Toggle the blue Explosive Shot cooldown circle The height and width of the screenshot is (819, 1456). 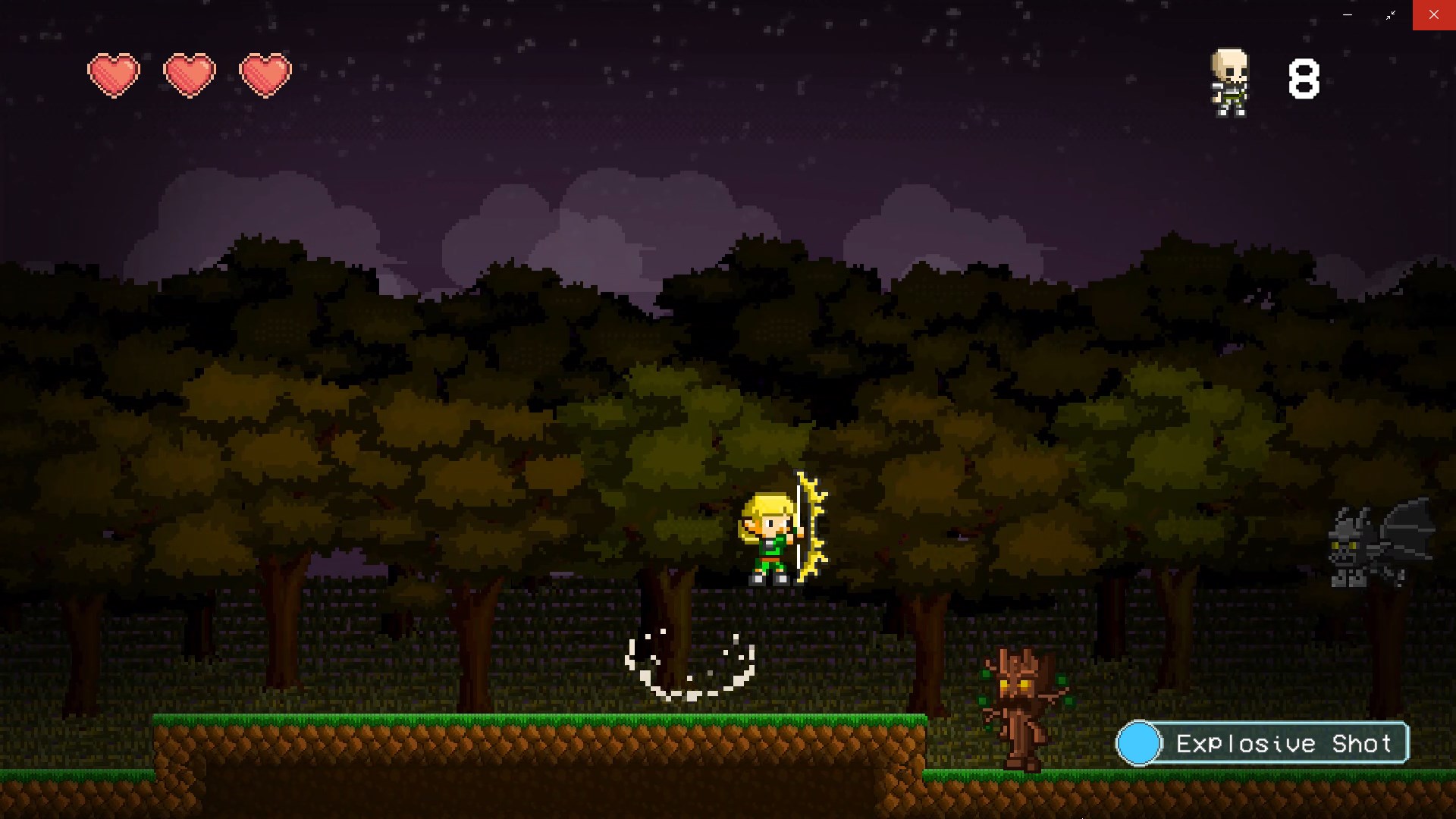tap(1140, 743)
